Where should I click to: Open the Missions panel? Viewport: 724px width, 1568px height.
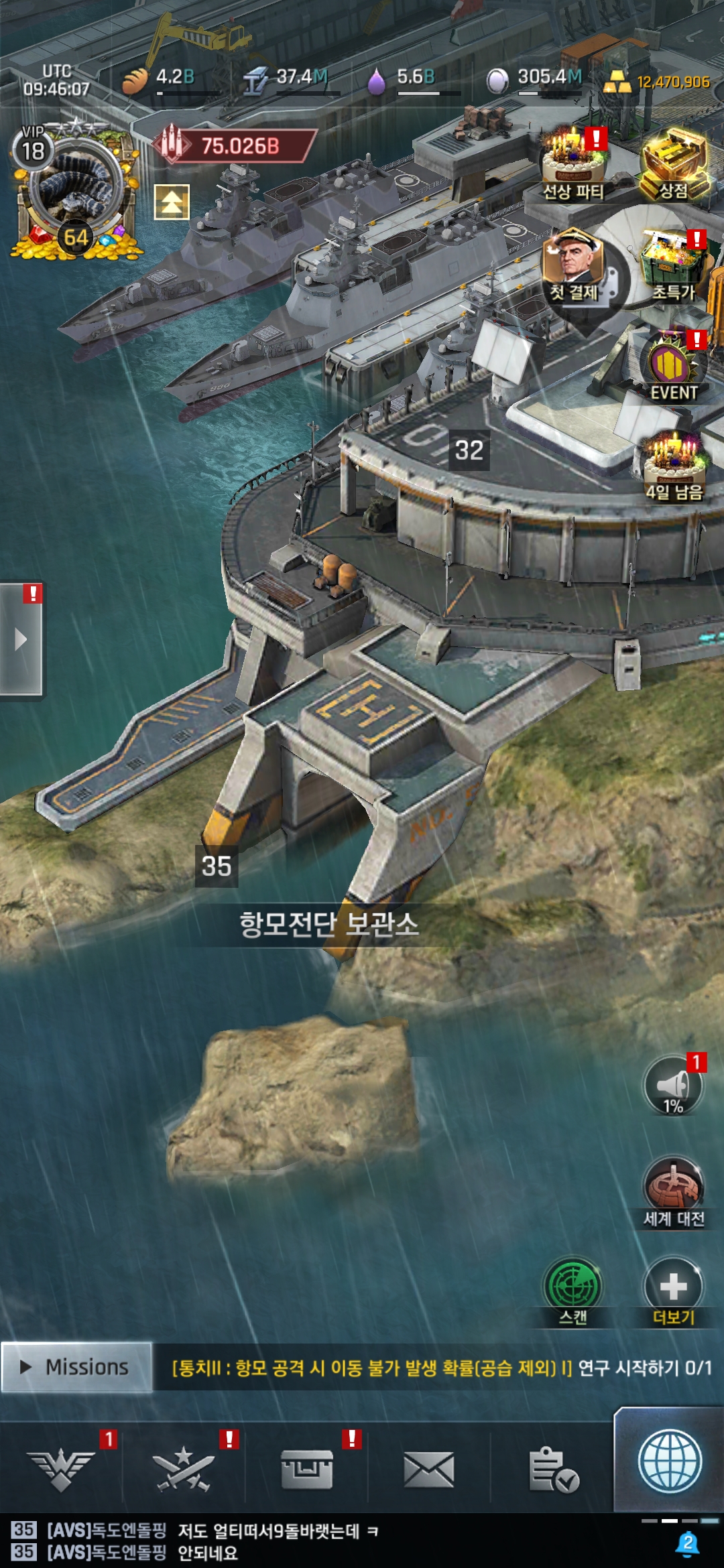76,1367
